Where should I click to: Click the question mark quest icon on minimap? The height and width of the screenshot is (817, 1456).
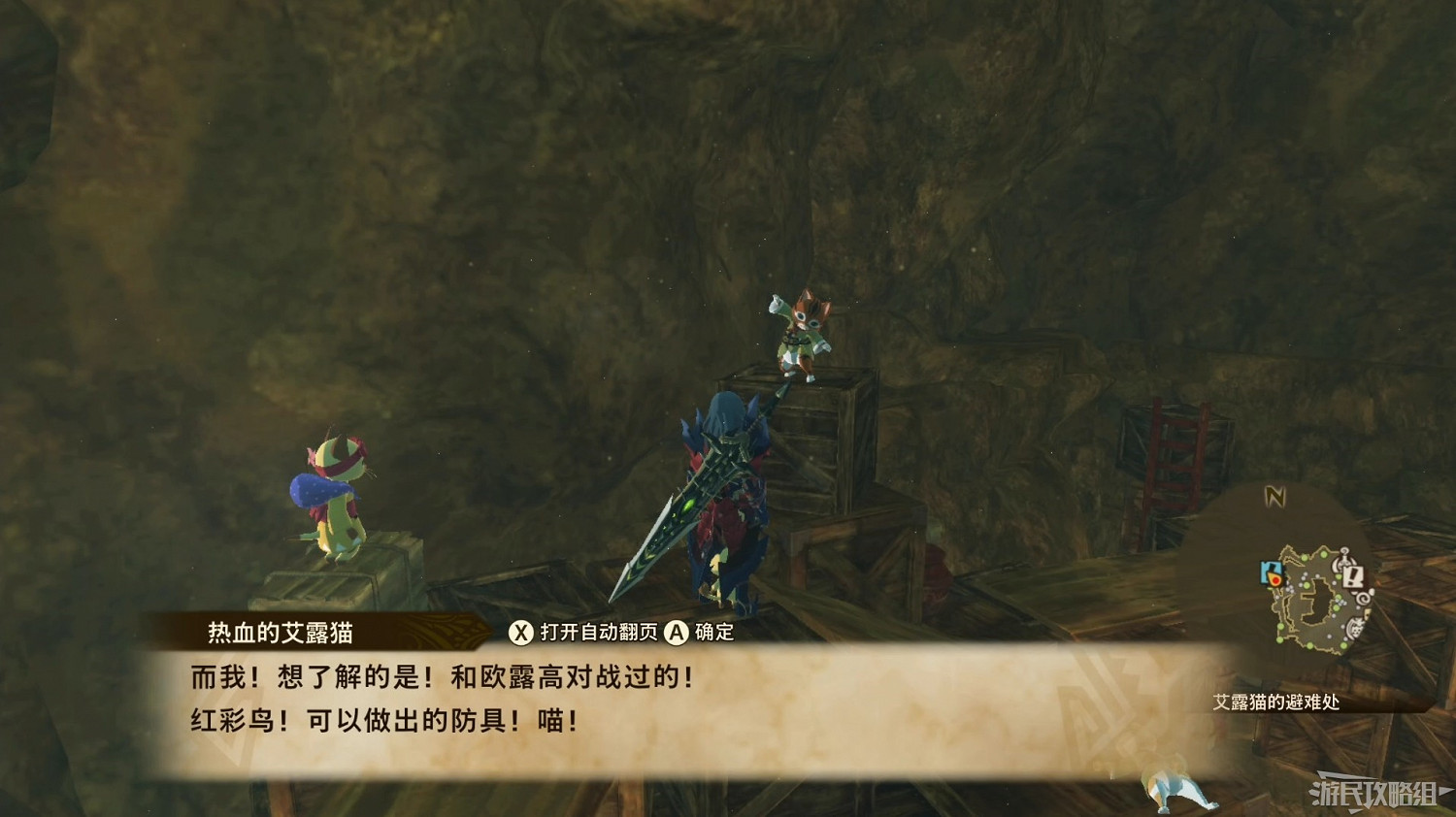pos(1343,555)
